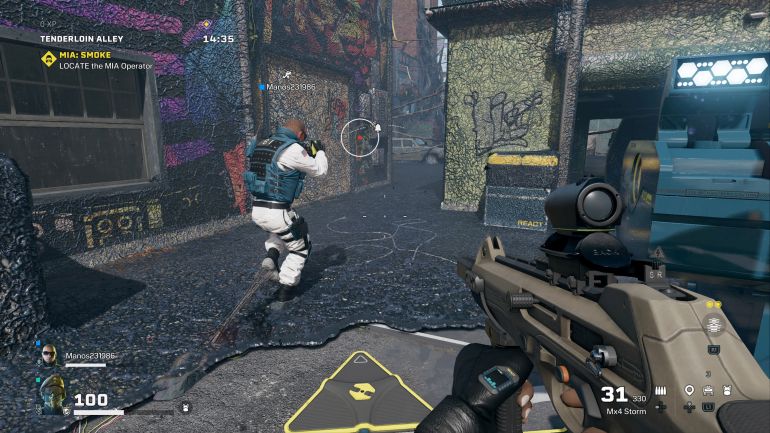Activate the operator ability hexagon icon

(714, 324)
